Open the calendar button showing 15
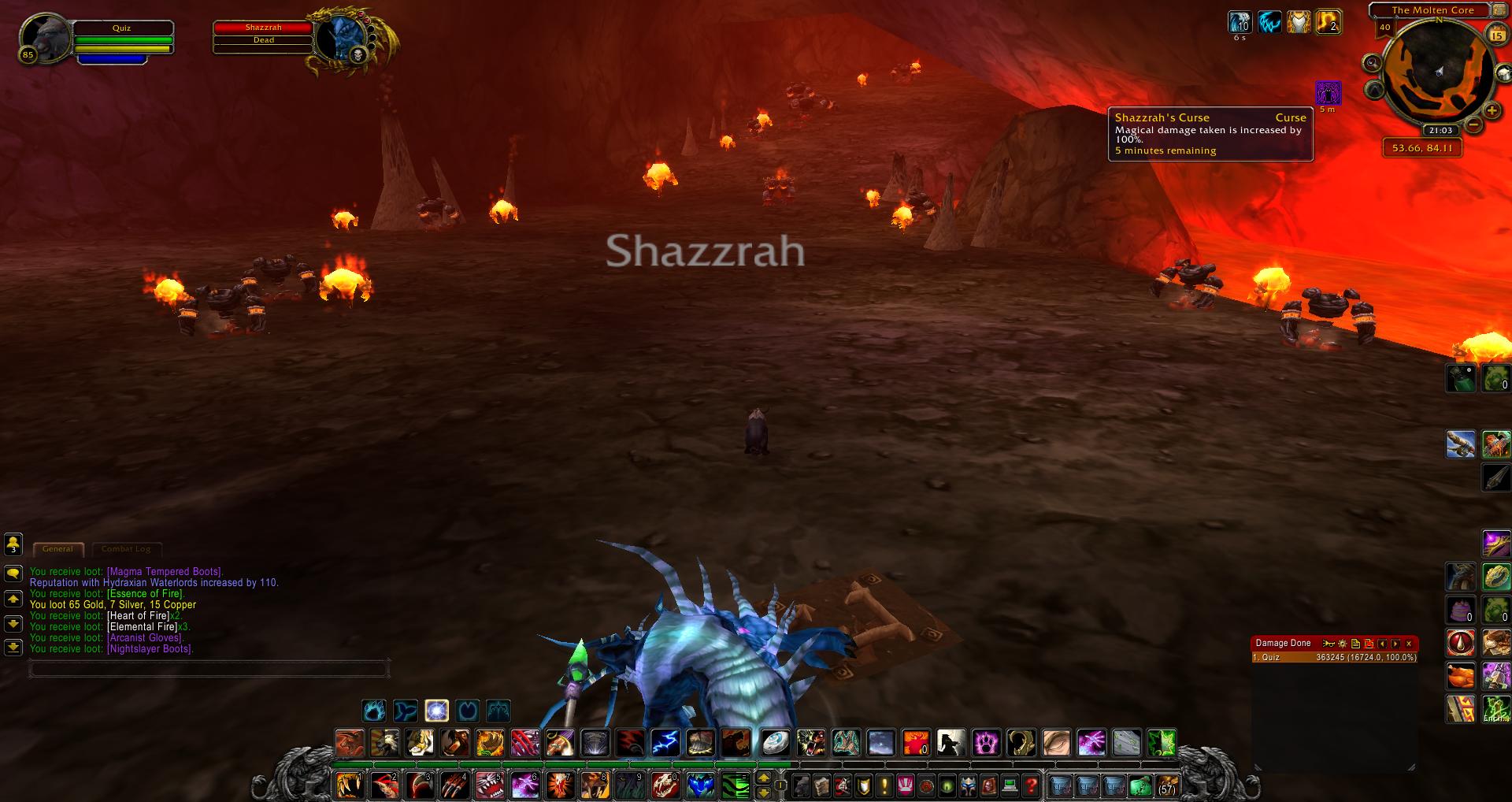The height and width of the screenshot is (802, 1512). (1495, 35)
